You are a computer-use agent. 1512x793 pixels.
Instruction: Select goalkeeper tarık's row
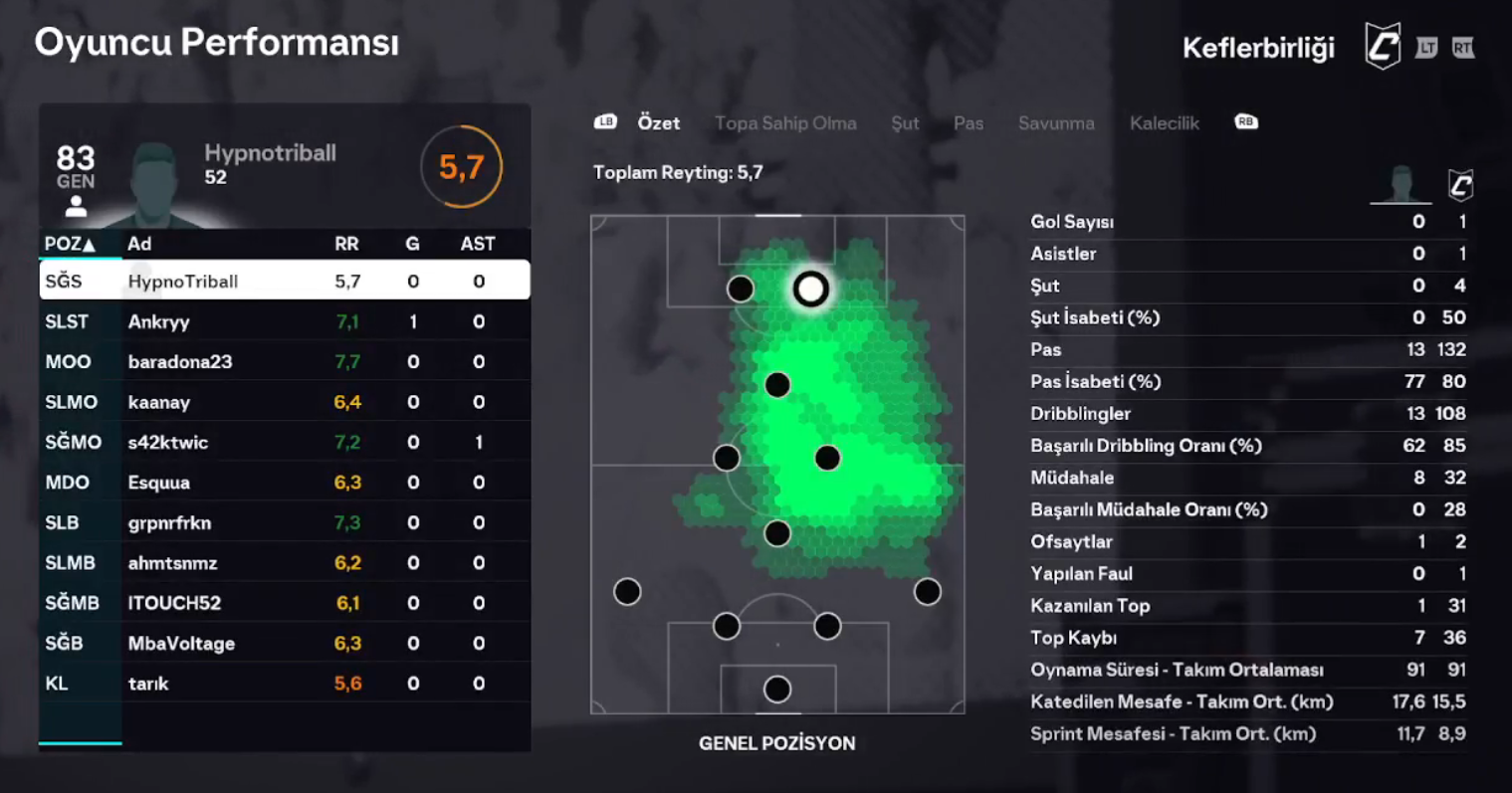point(284,684)
